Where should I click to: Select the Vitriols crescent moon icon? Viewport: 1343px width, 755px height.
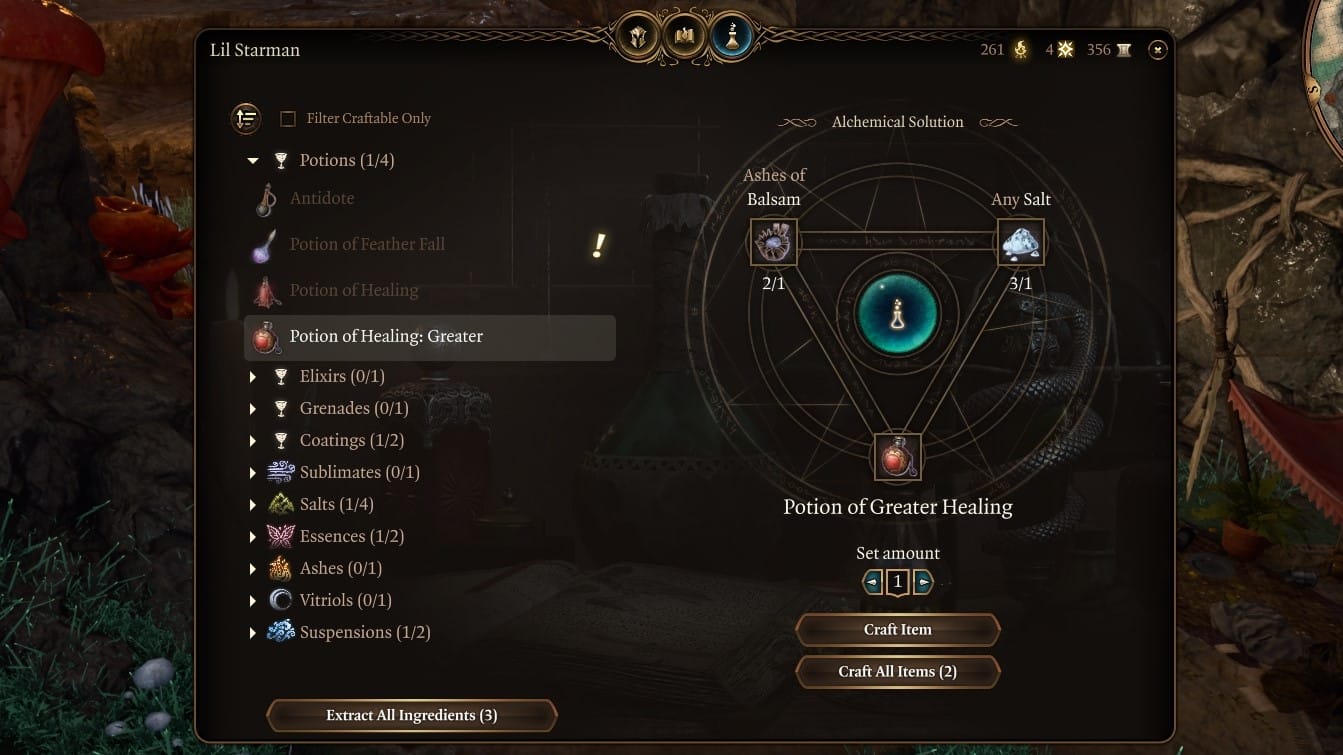pyautogui.click(x=280, y=599)
